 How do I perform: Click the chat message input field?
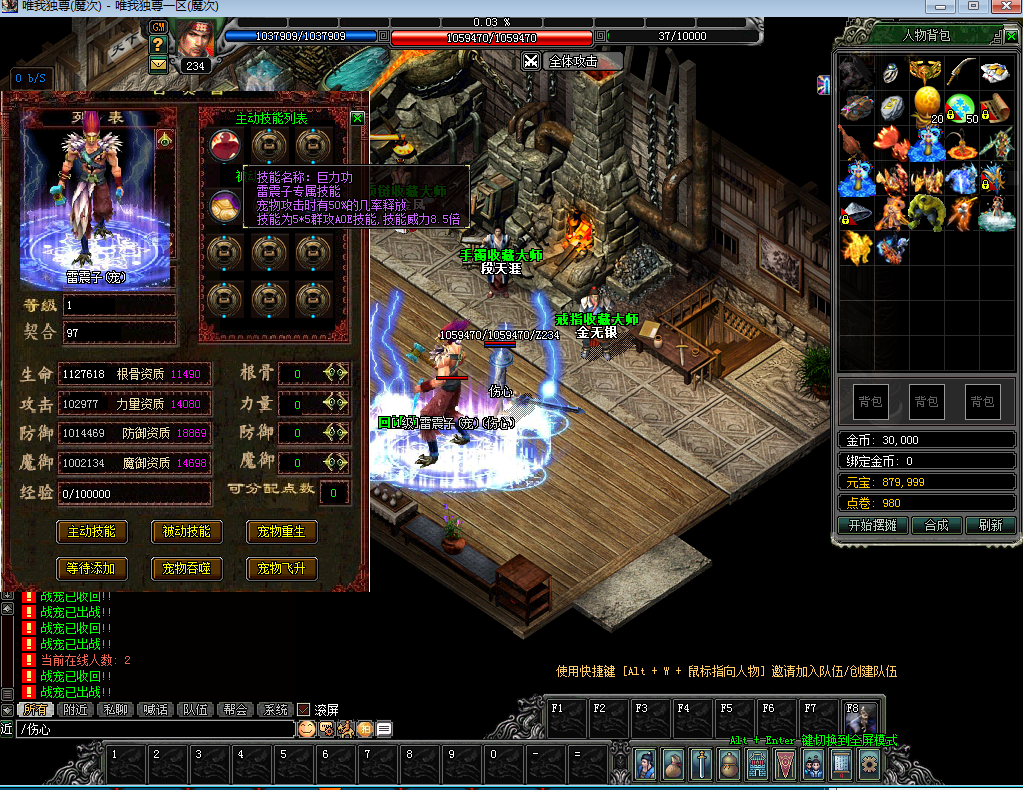(x=150, y=729)
